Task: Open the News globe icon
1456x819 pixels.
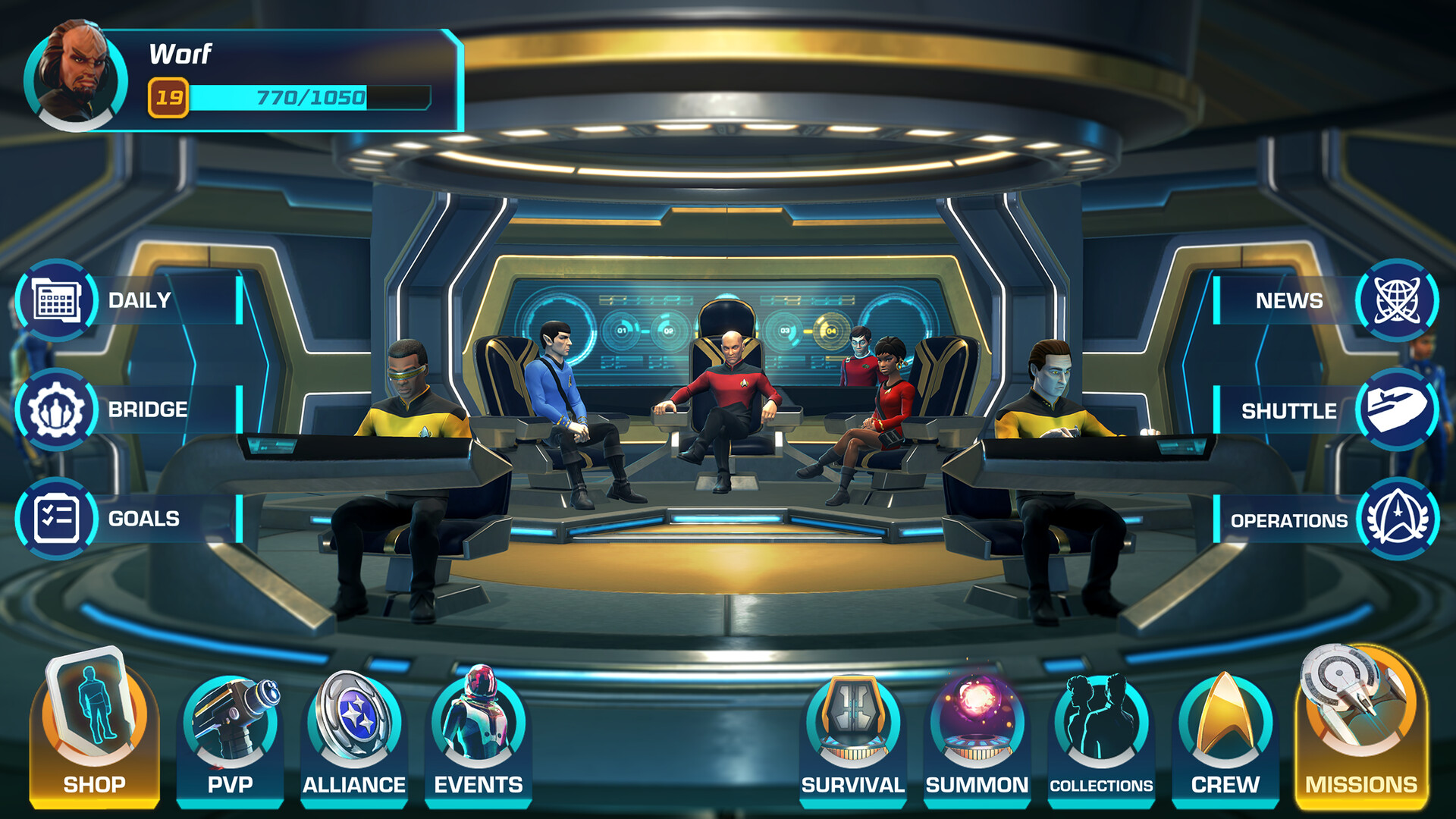Action: [x=1399, y=300]
